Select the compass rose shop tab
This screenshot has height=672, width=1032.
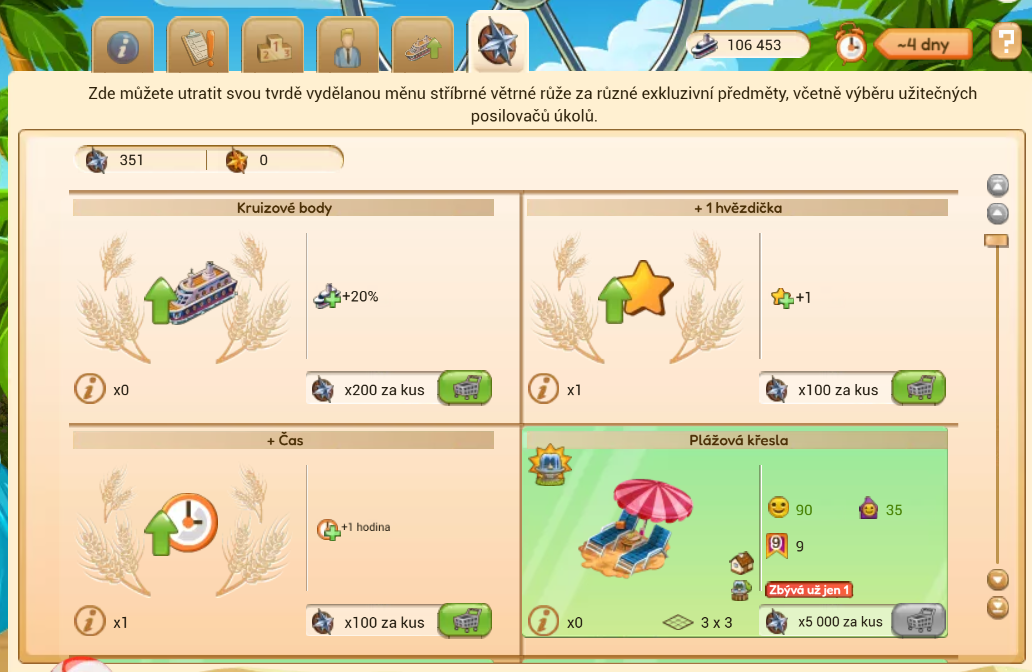[498, 43]
